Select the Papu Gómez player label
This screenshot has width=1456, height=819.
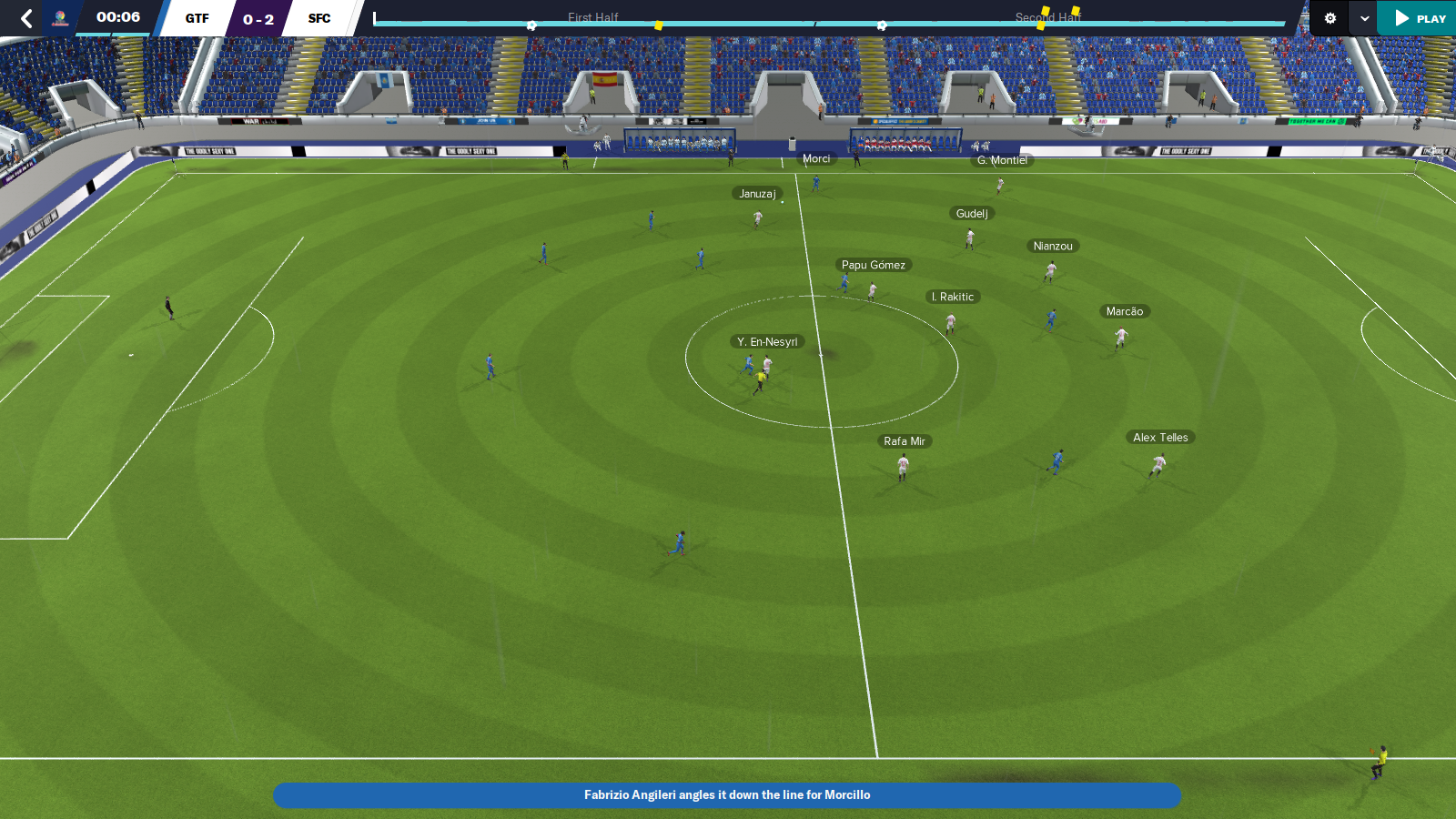tap(875, 264)
